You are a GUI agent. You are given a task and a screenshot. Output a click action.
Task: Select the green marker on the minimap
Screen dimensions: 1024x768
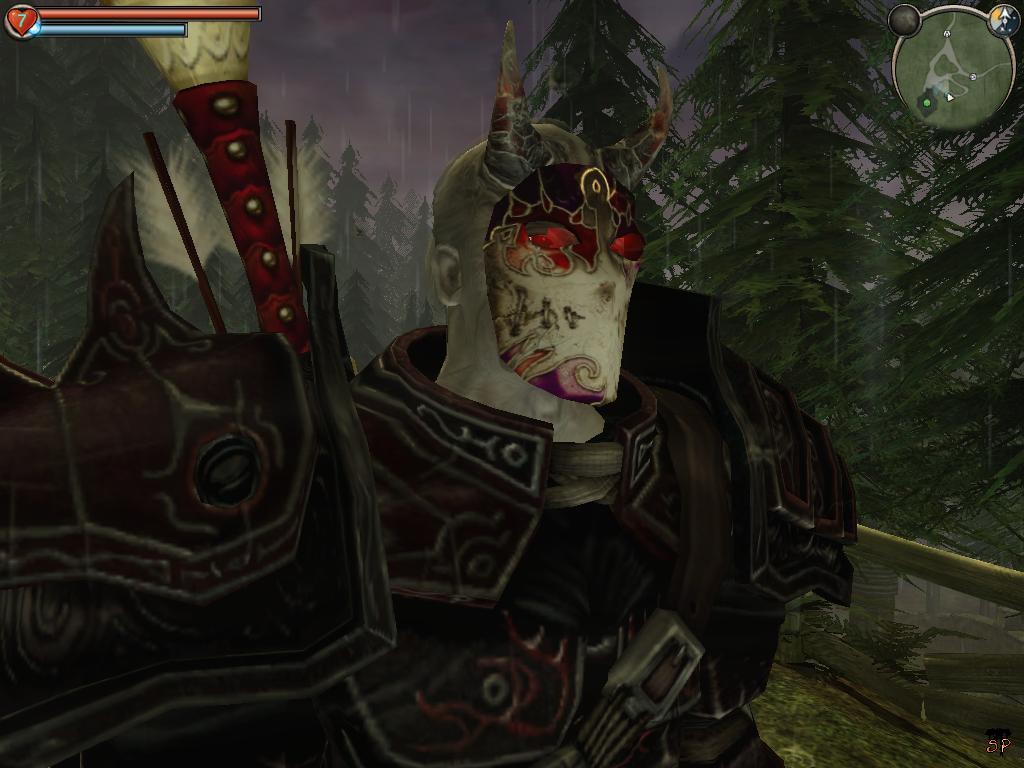click(x=927, y=101)
